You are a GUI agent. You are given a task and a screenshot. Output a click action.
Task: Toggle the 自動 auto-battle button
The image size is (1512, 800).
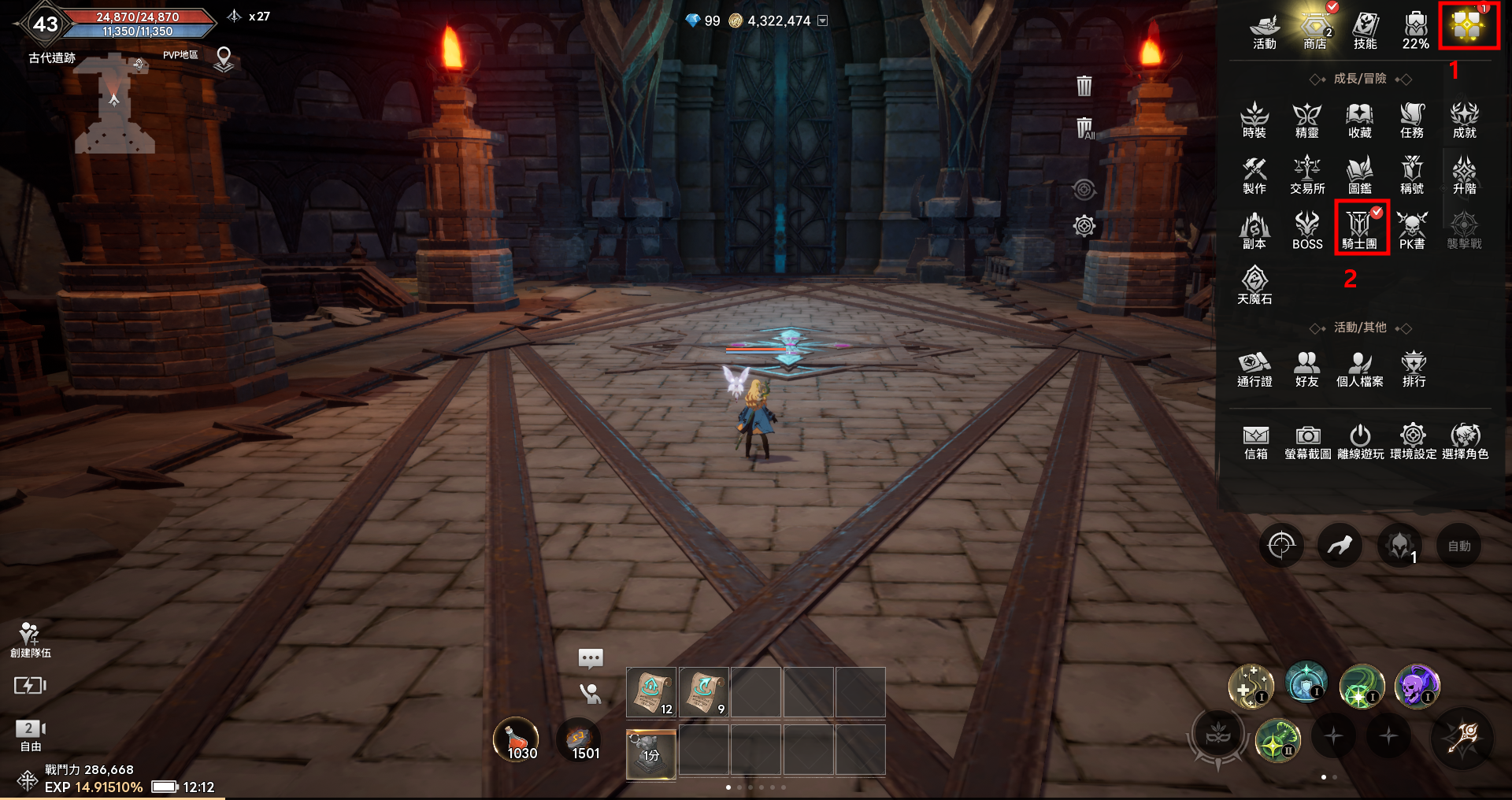pos(1458,546)
